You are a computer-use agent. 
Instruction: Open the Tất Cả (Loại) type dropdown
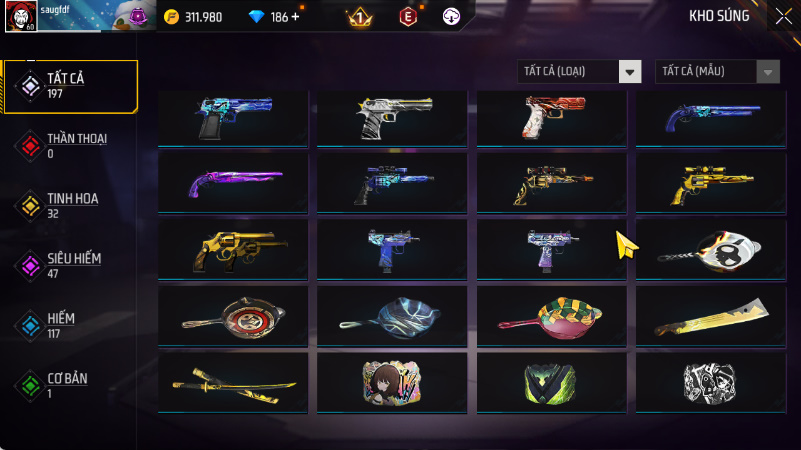coord(579,71)
